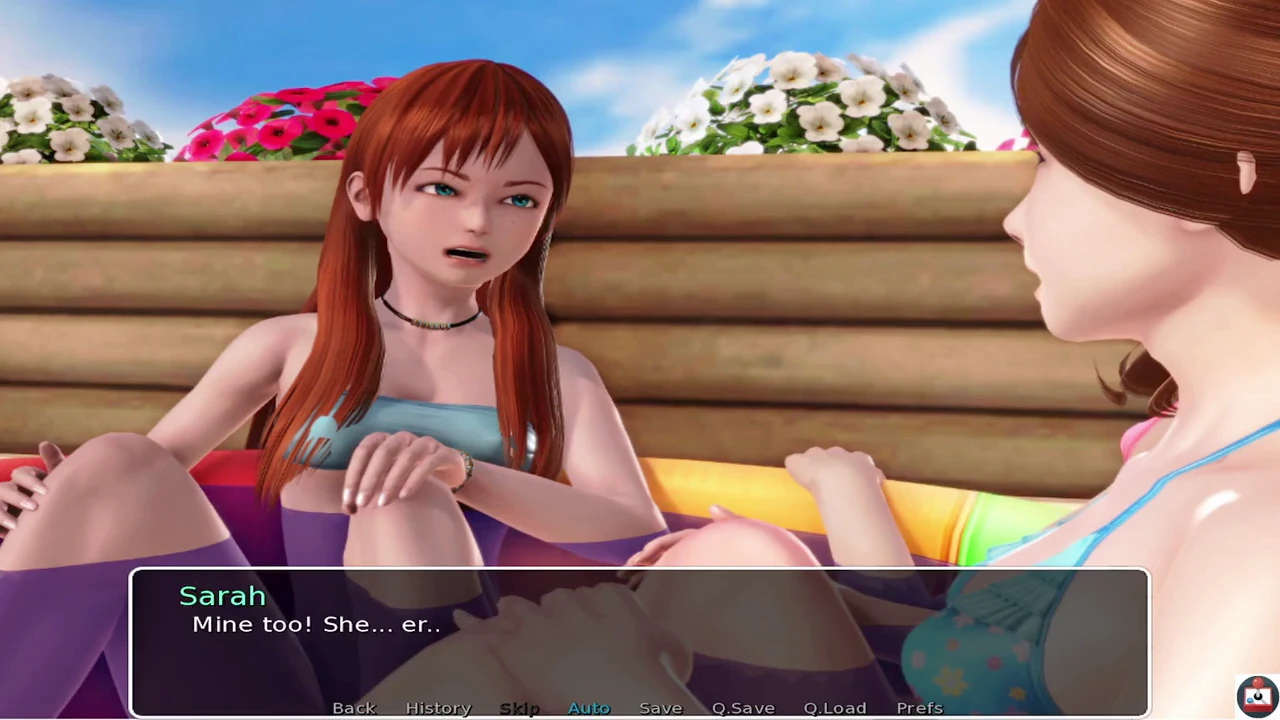Open the dialogue History log

(438, 708)
